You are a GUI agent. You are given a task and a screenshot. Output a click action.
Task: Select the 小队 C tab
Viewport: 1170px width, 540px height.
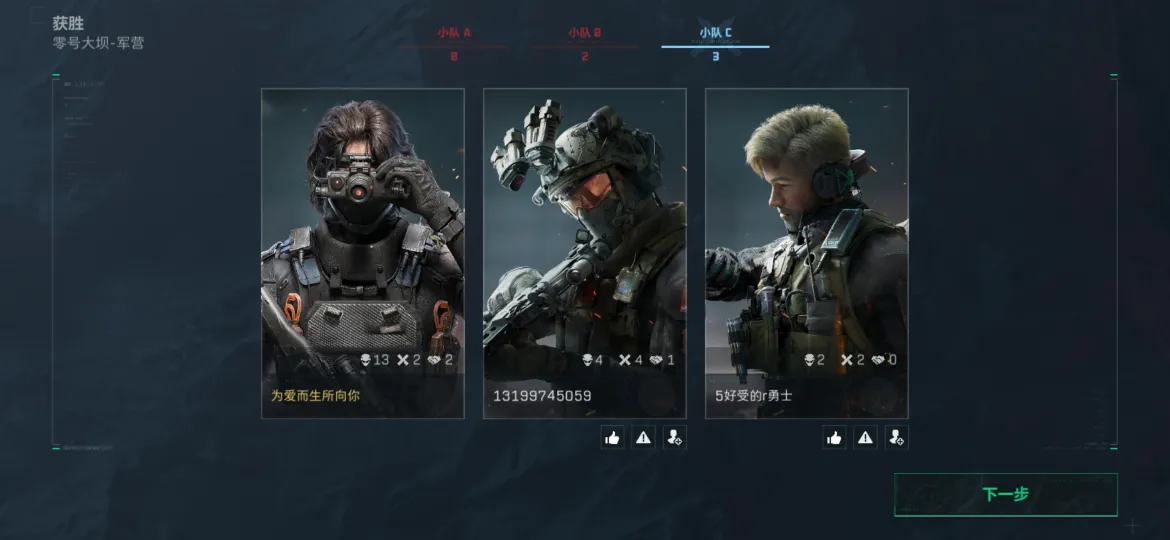pos(715,40)
